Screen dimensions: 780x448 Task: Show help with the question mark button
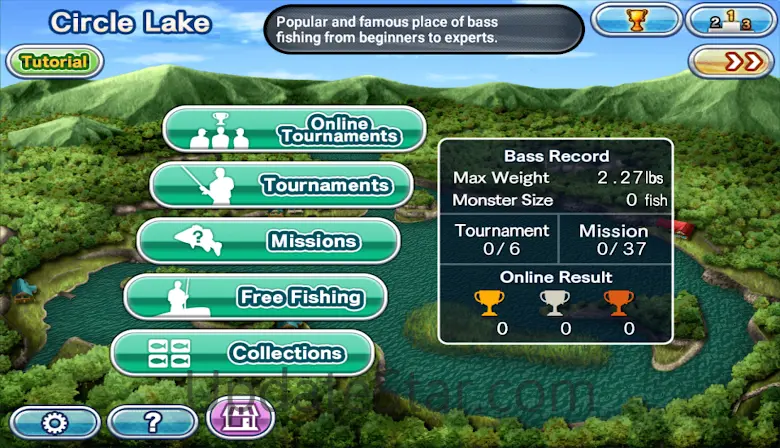152,421
